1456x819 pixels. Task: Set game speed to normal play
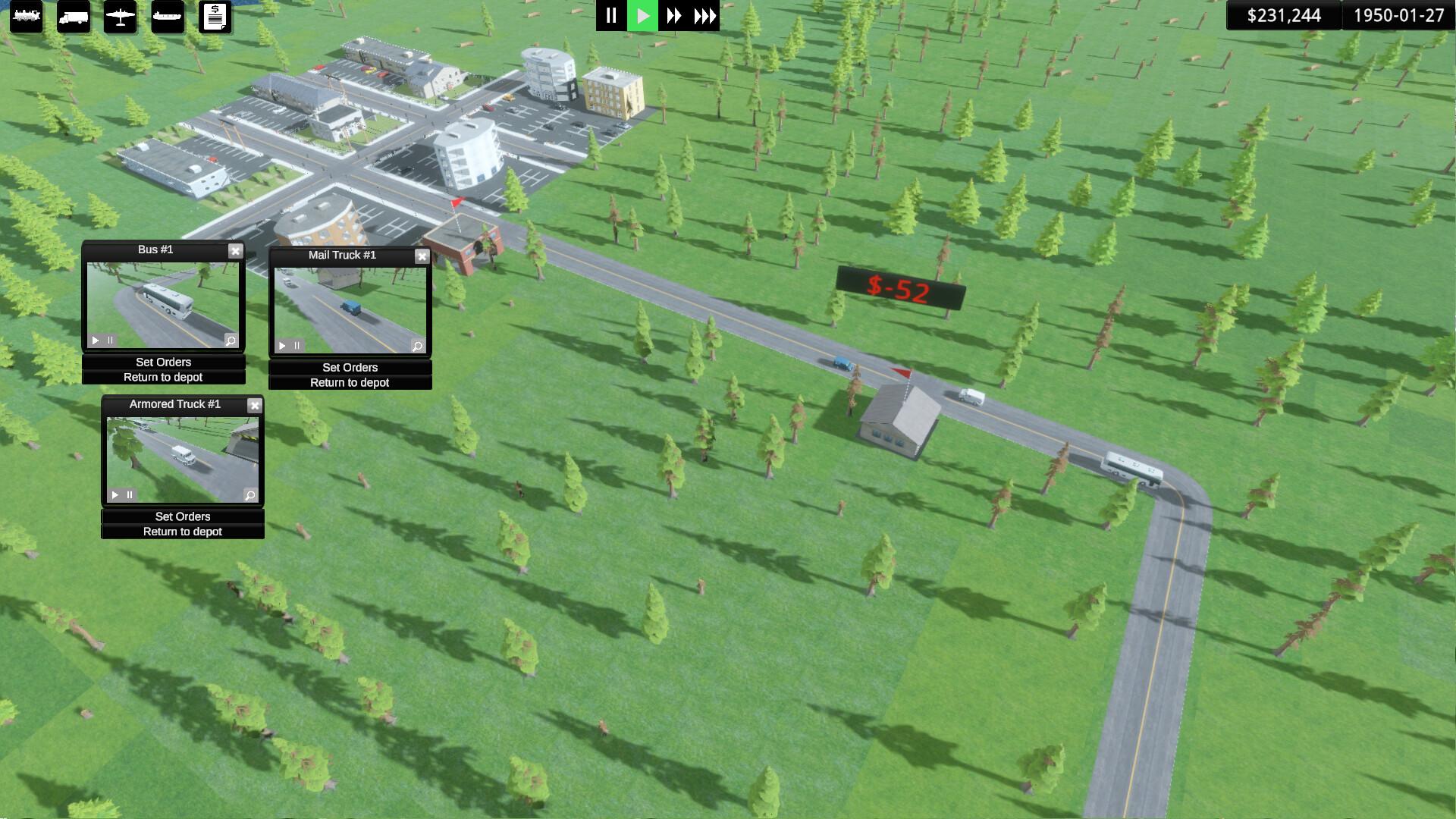point(643,16)
